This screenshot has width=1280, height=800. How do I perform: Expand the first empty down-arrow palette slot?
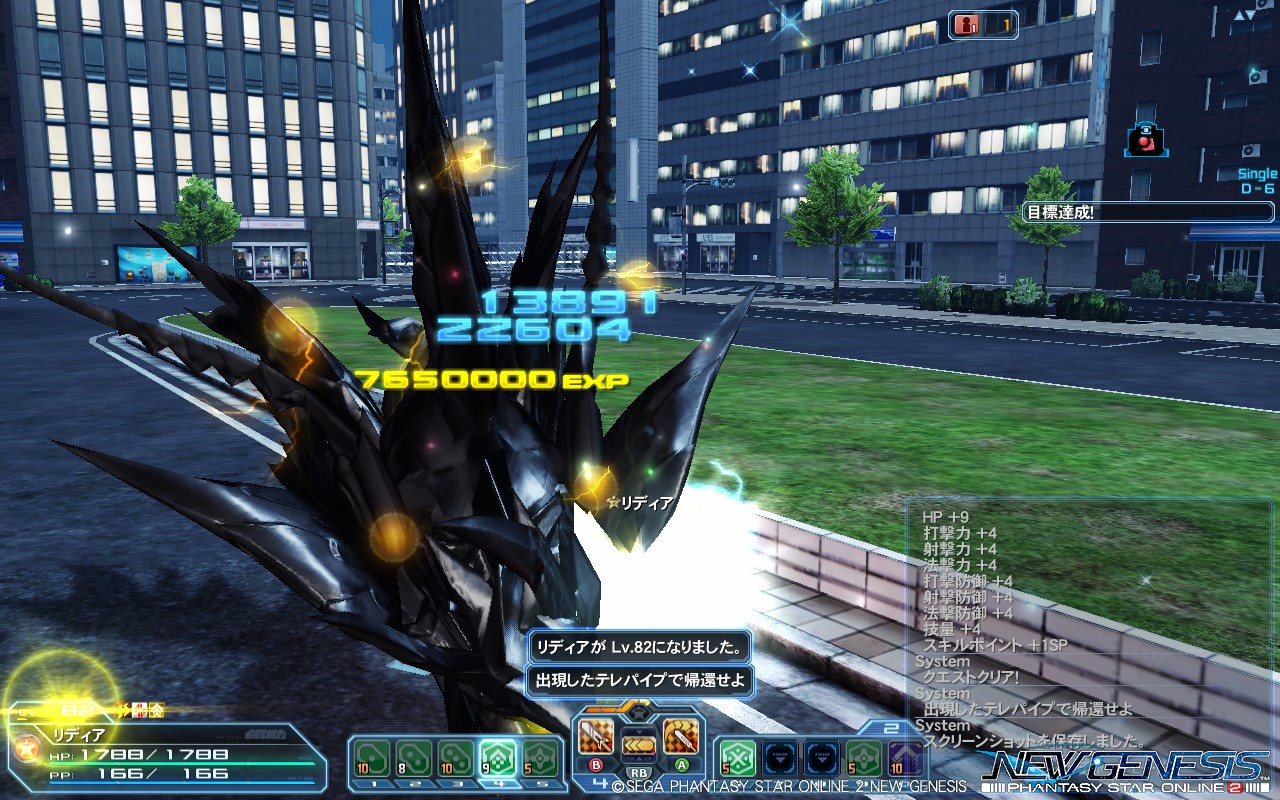click(x=781, y=757)
